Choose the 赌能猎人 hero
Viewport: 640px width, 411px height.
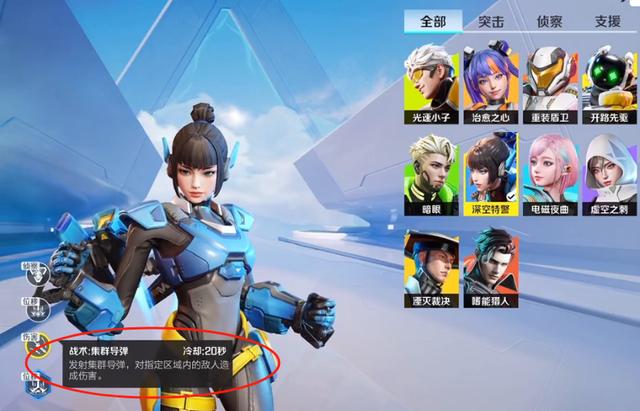(490, 267)
